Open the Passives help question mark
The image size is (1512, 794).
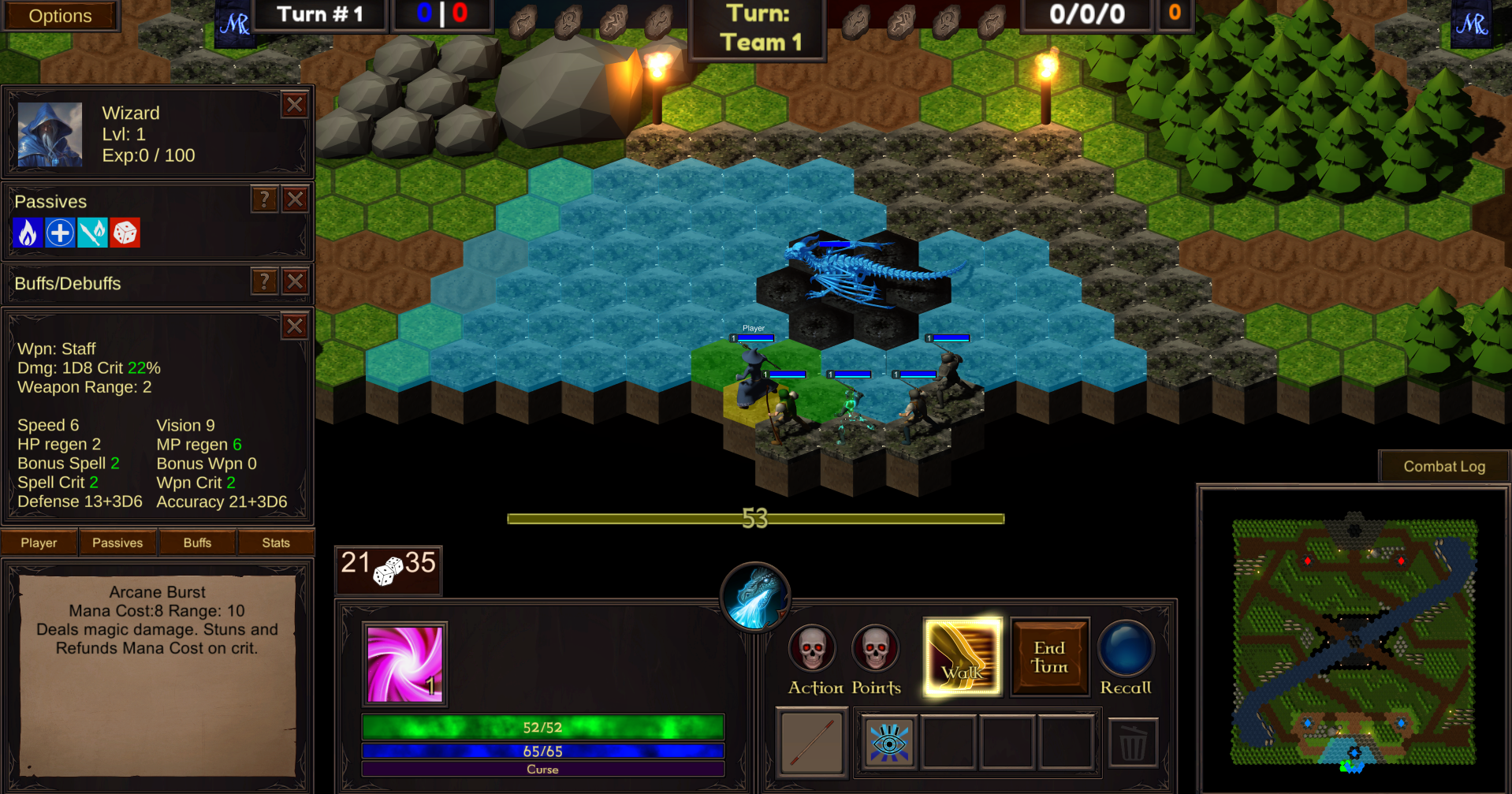tap(263, 199)
